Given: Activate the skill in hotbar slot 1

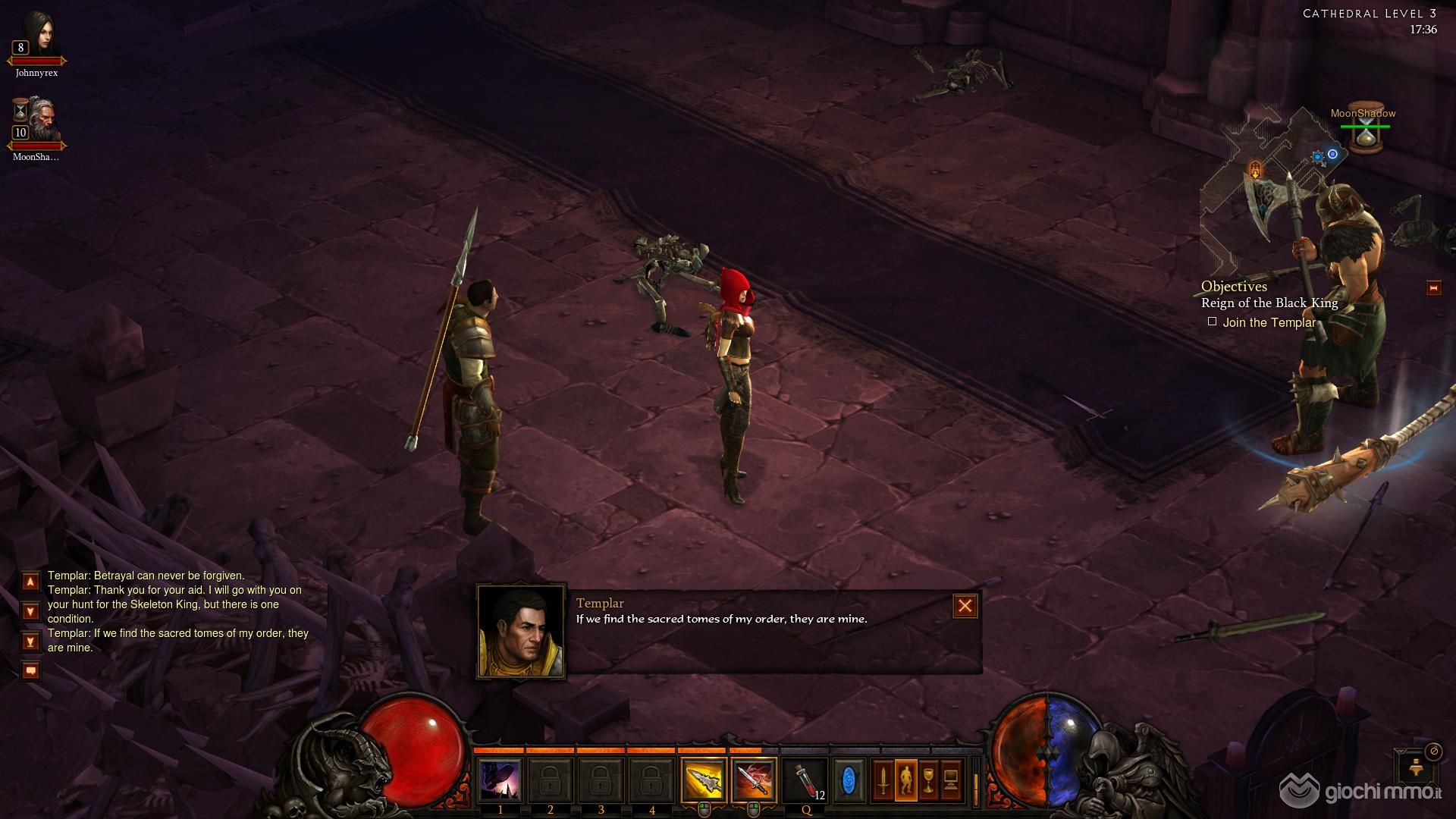Looking at the screenshot, I should coord(500,780).
